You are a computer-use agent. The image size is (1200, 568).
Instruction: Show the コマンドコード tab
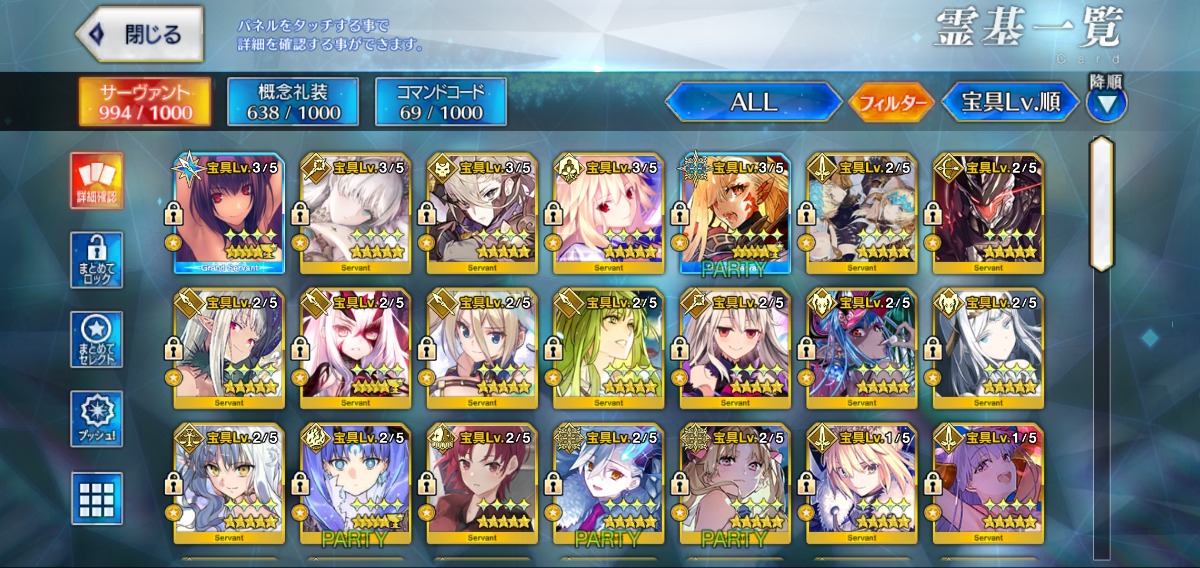pyautogui.click(x=441, y=102)
